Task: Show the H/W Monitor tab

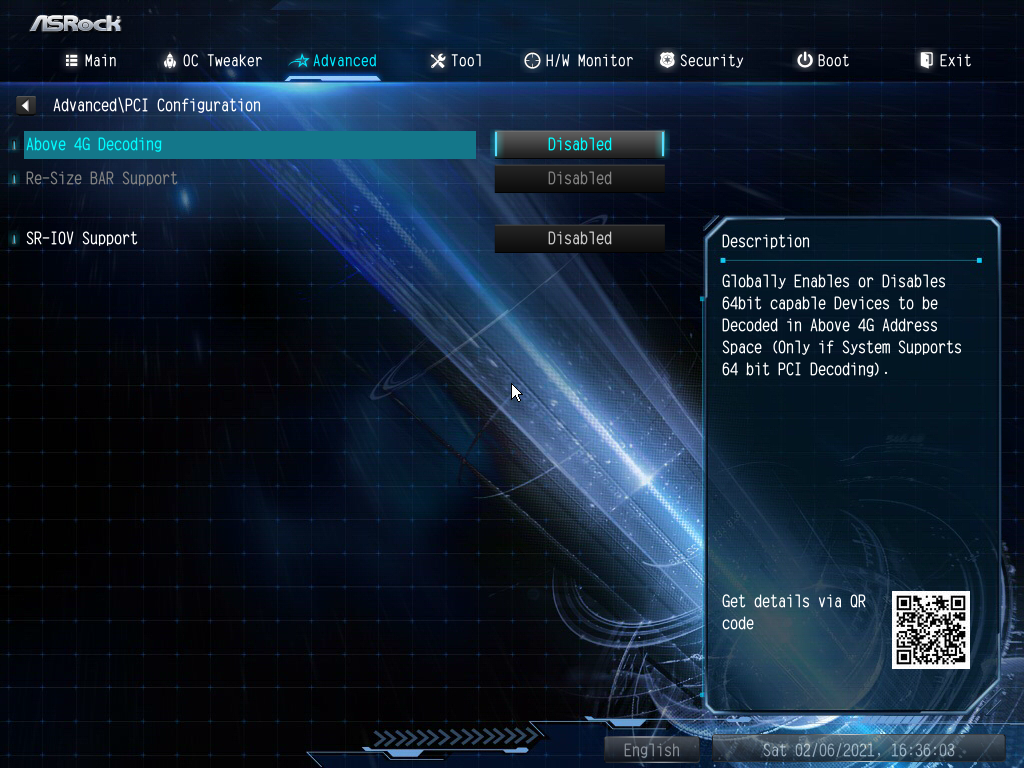Action: click(578, 61)
